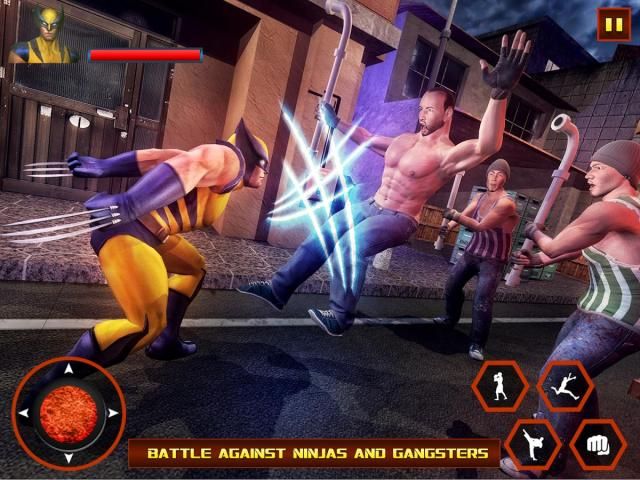Viewport: 640px width, 480px height.
Task: Activate the high kick attack
Action: pos(531,444)
